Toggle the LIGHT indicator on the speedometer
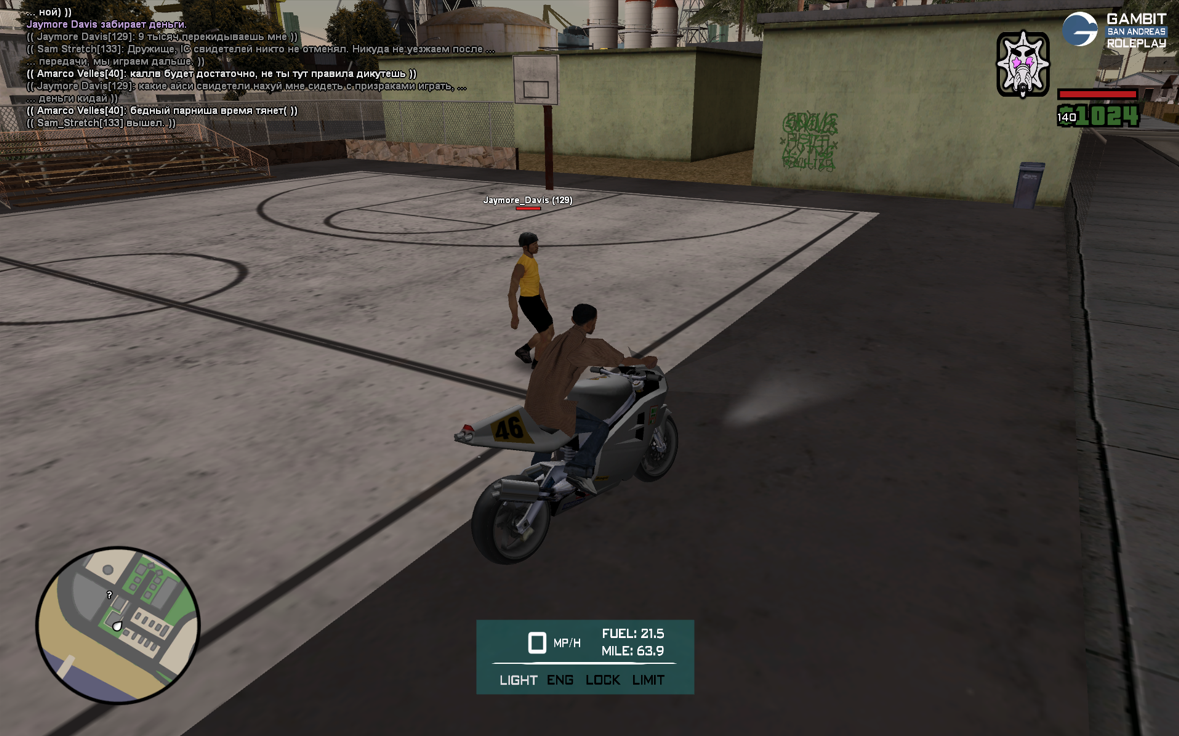The image size is (1179, 736). 518,680
